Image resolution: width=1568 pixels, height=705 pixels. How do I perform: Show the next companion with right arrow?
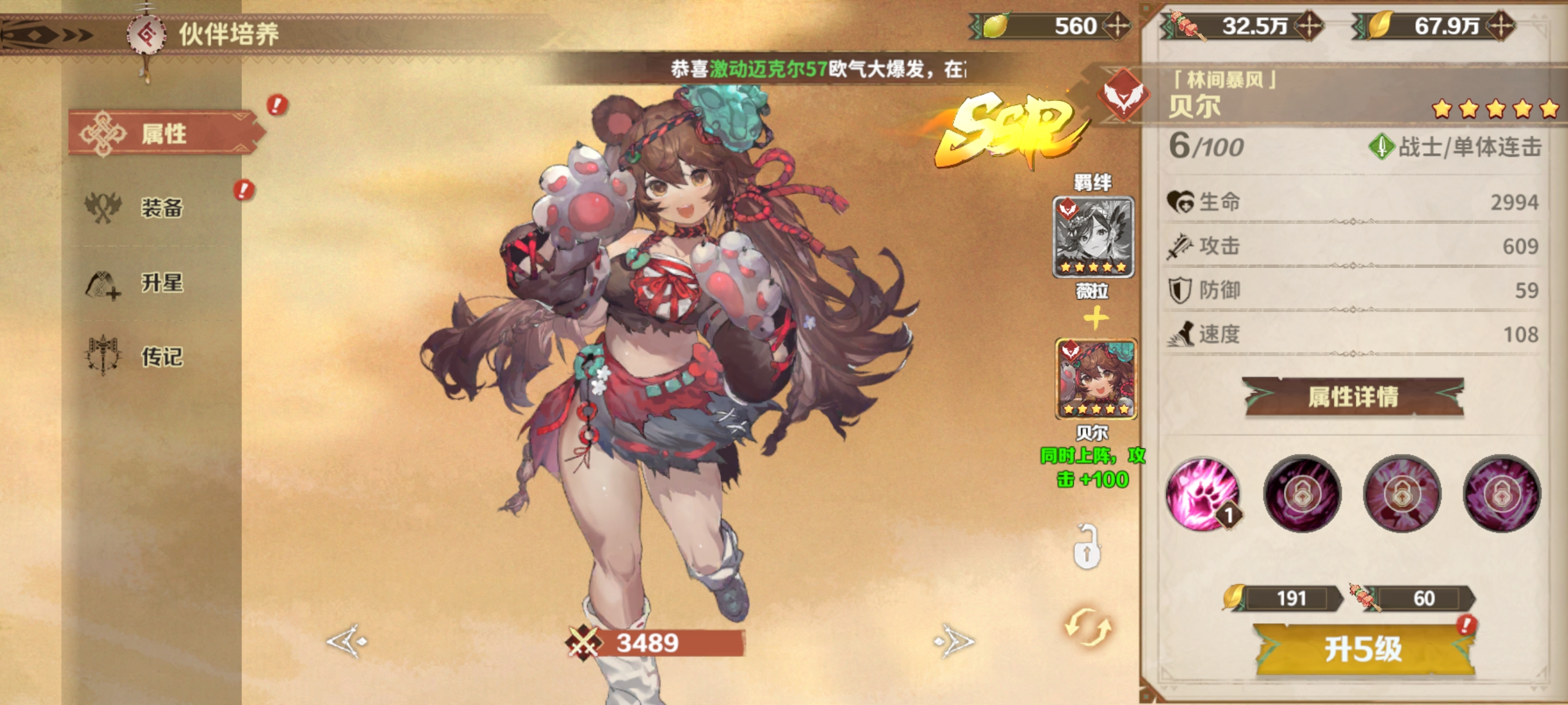tap(954, 640)
